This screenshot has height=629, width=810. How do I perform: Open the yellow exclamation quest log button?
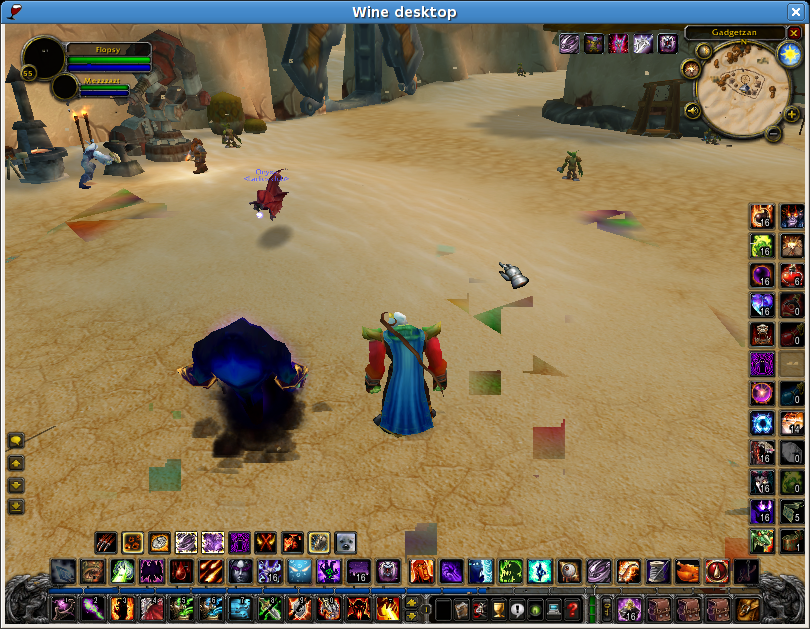(x=517, y=608)
